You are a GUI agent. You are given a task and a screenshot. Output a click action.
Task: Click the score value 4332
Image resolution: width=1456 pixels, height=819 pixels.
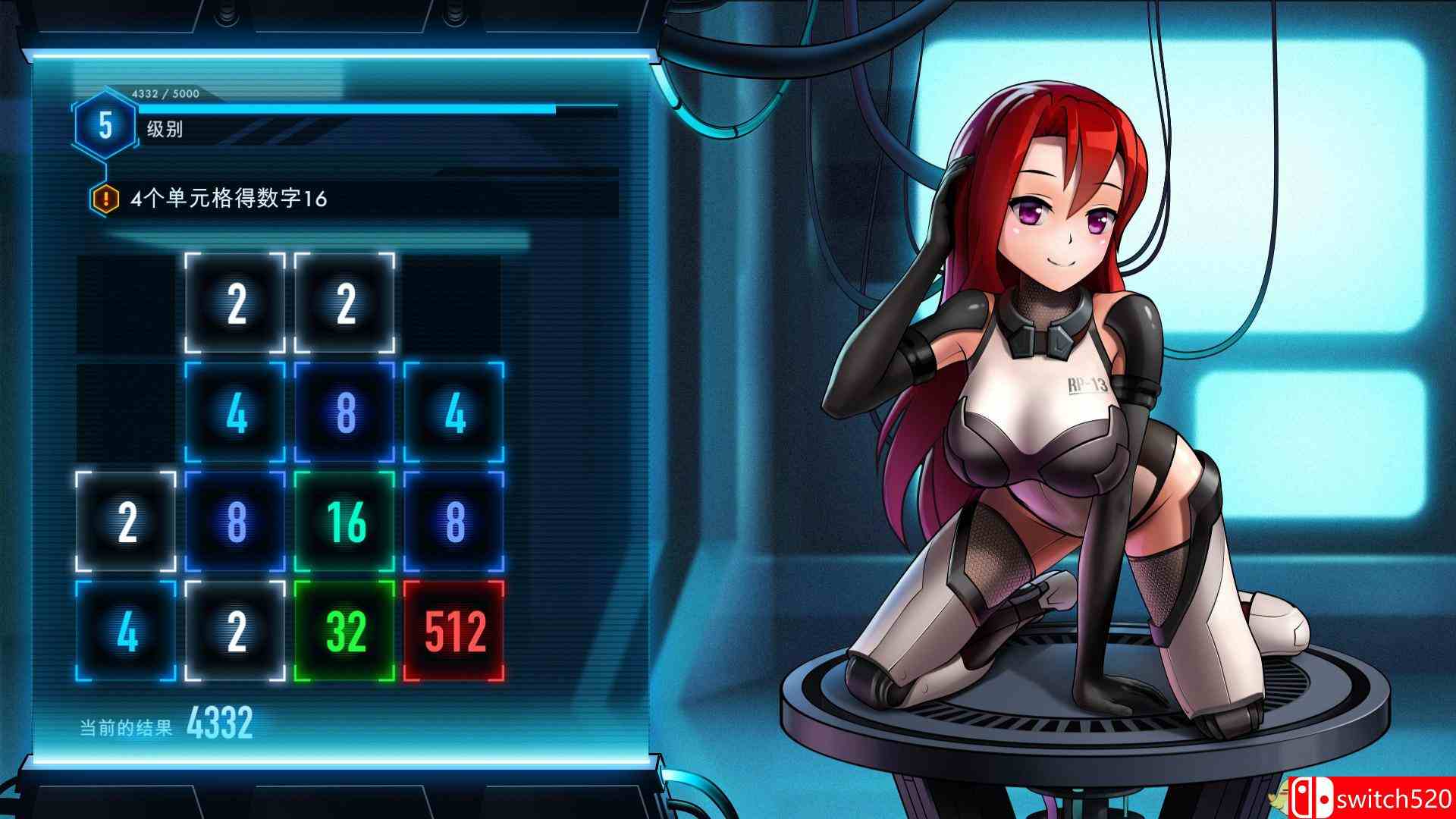[220, 723]
